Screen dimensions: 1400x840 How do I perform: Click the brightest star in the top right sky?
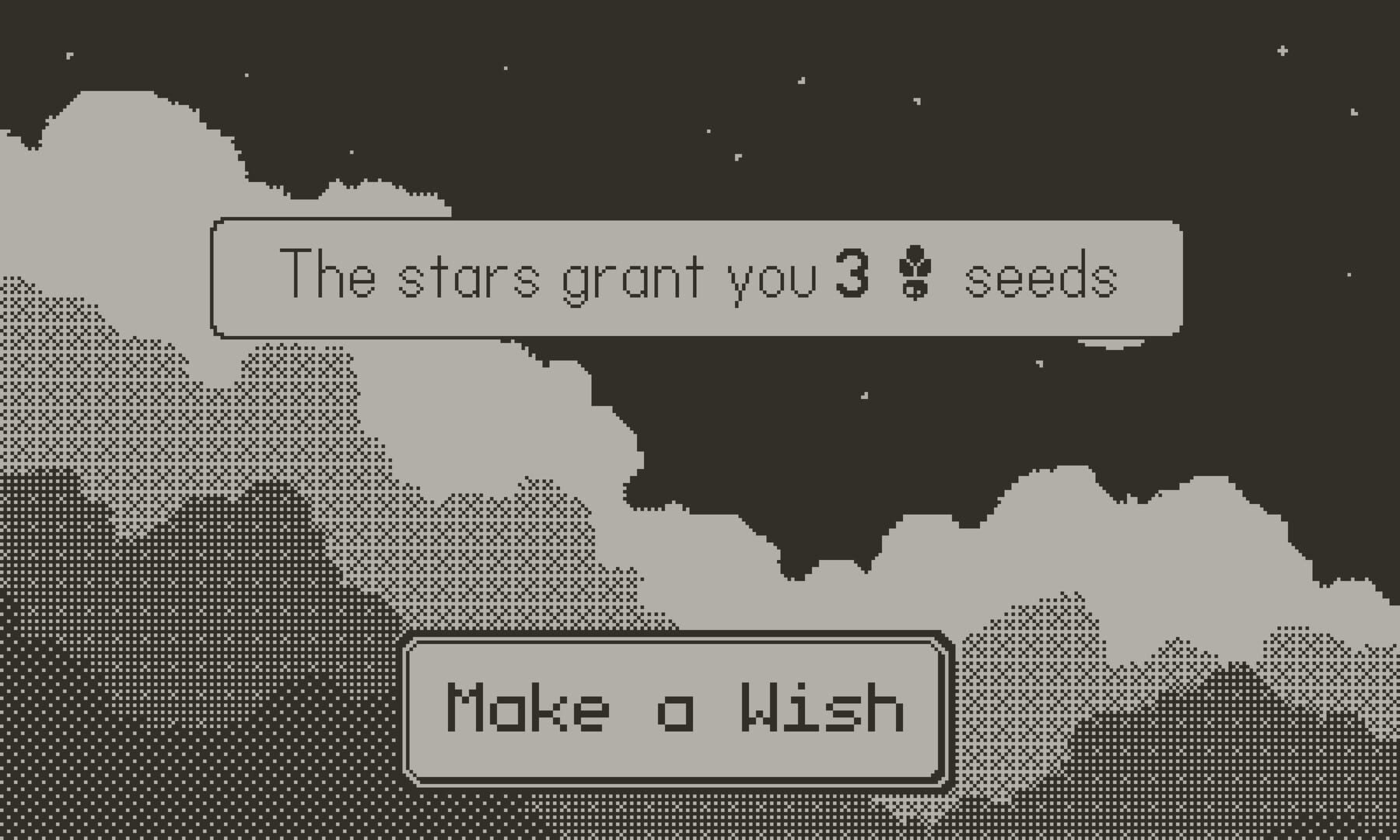click(x=1282, y=51)
